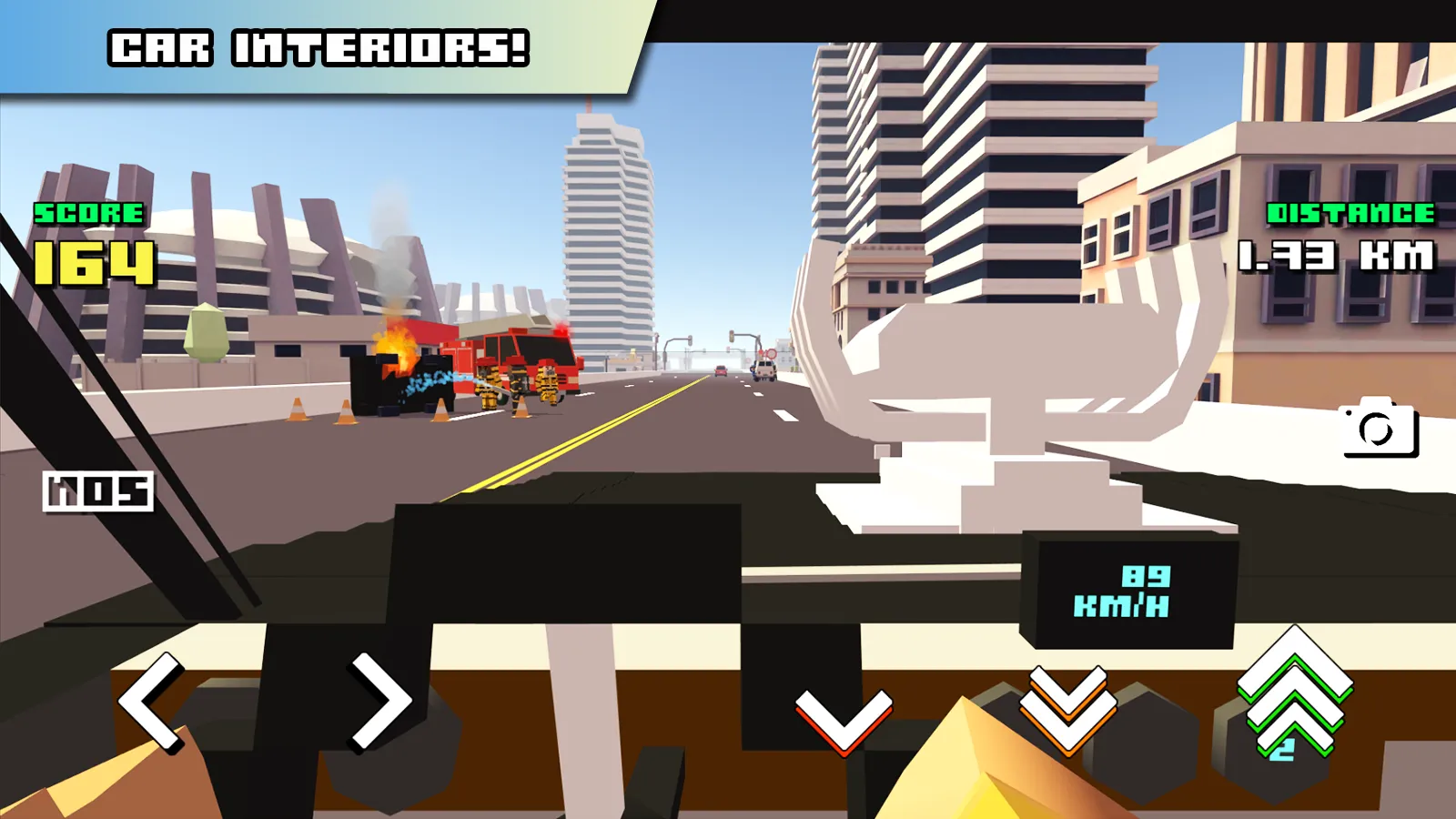1456x819 pixels.
Task: Tap the camera screenshot icon
Action: click(1377, 429)
